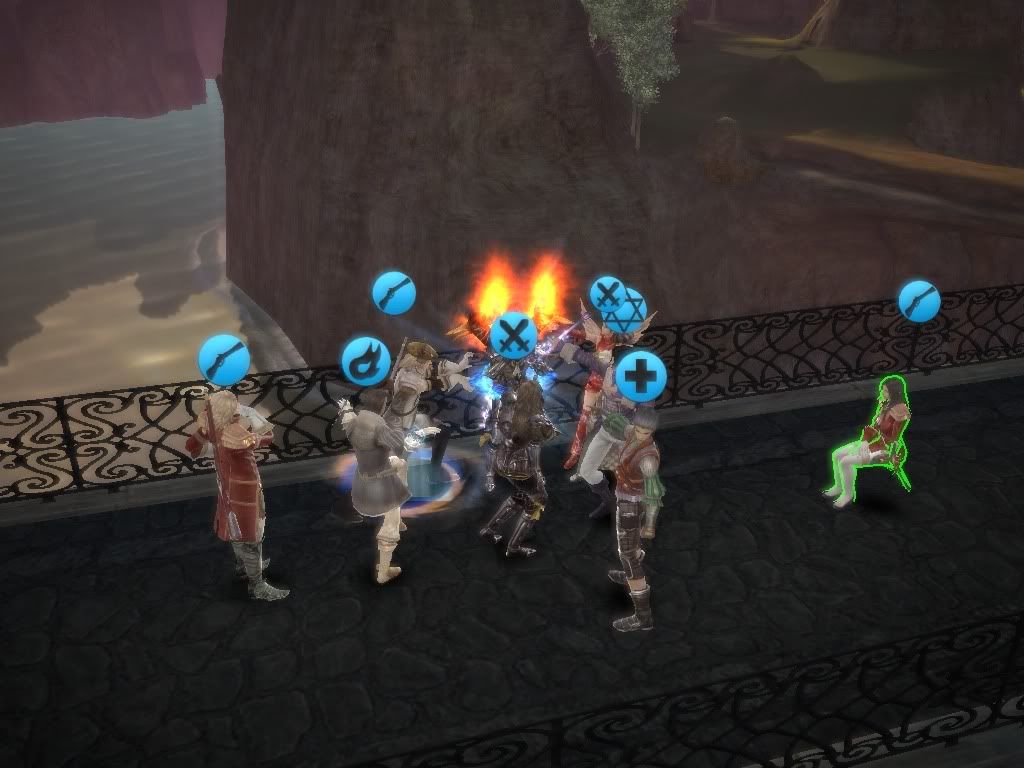Click the six-pointed star class icon
The image size is (1024, 768).
coord(629,312)
